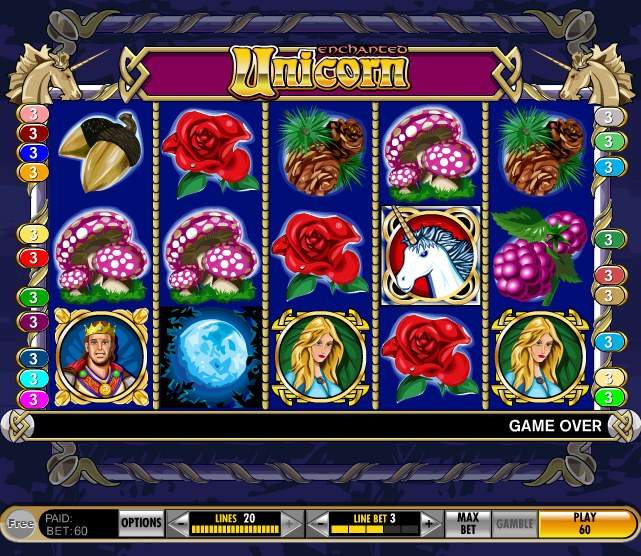Toggle the Free play mode button
The height and width of the screenshot is (556, 641).
point(20,522)
